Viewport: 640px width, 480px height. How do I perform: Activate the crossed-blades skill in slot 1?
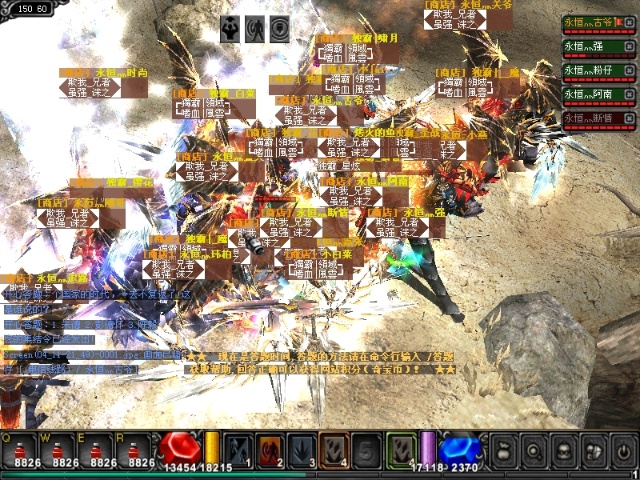[237, 448]
